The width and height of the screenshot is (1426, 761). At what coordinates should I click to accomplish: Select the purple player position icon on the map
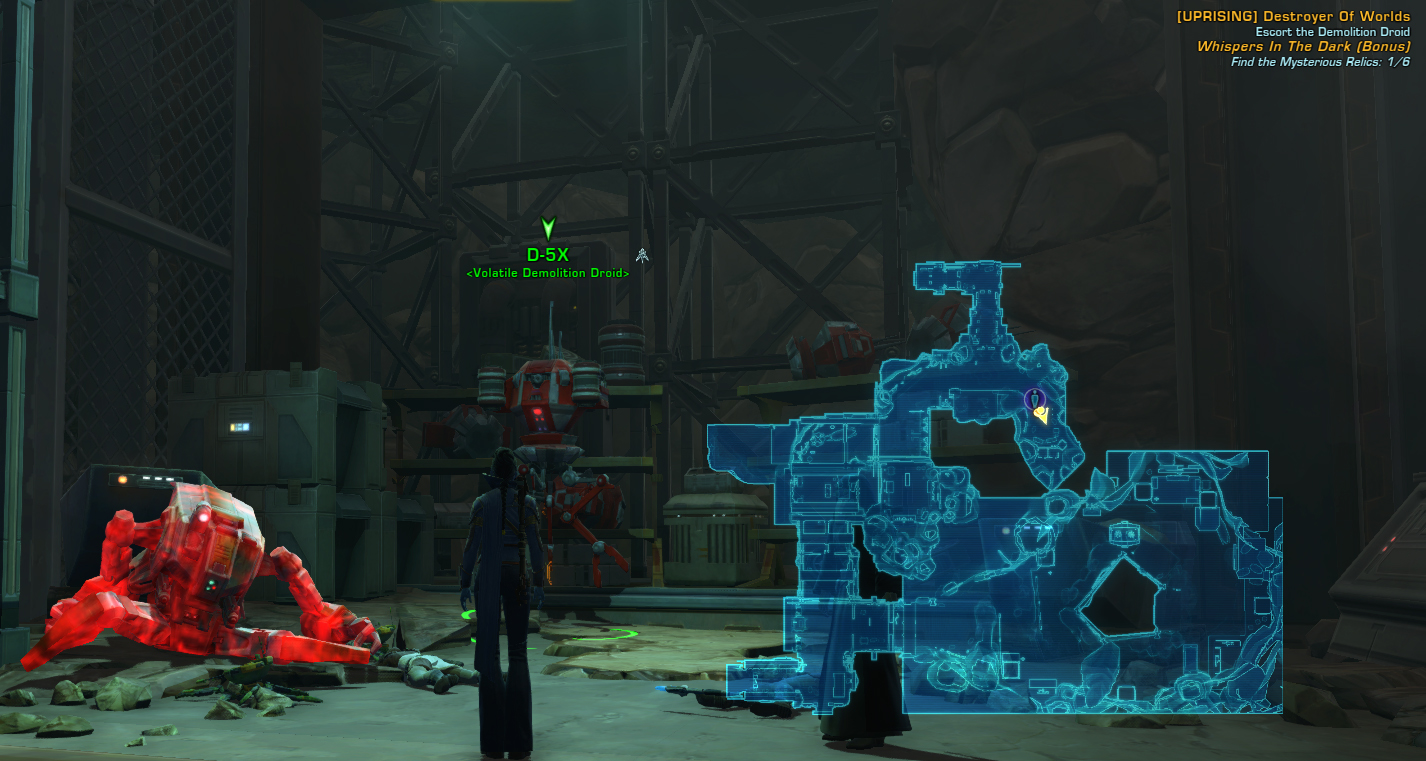coord(1034,399)
